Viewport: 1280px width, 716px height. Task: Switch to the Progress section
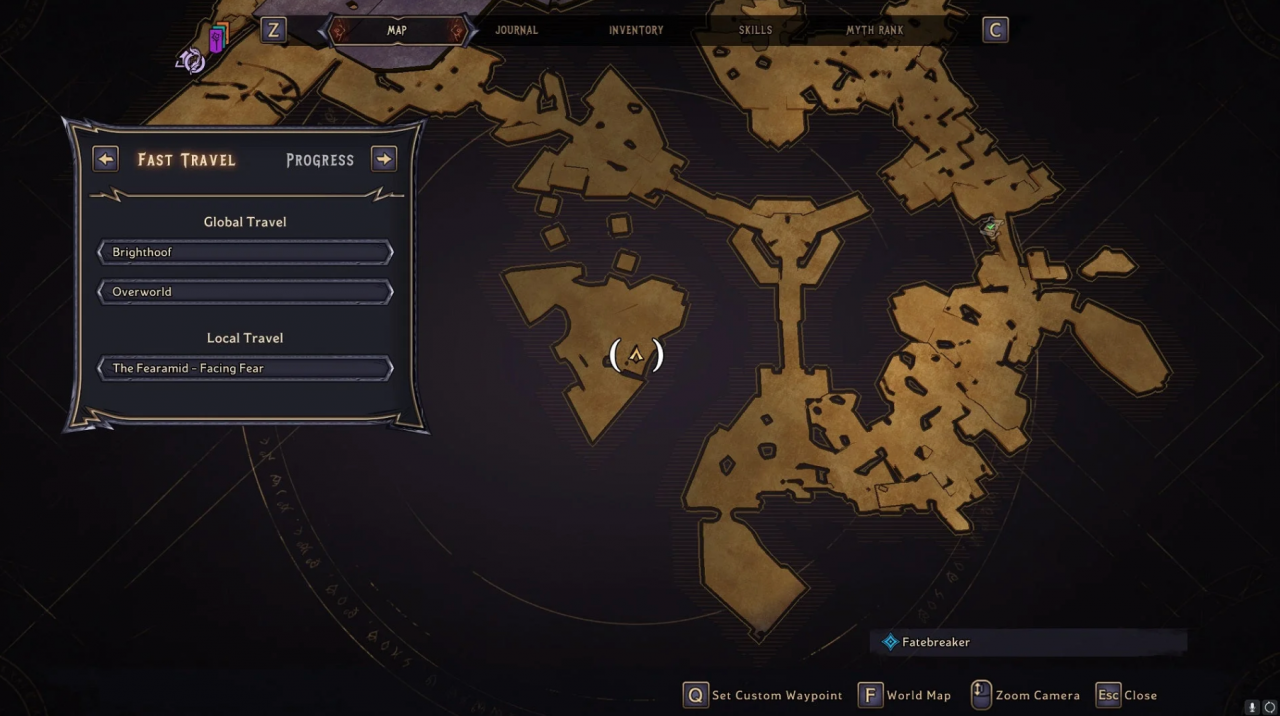tap(320, 160)
